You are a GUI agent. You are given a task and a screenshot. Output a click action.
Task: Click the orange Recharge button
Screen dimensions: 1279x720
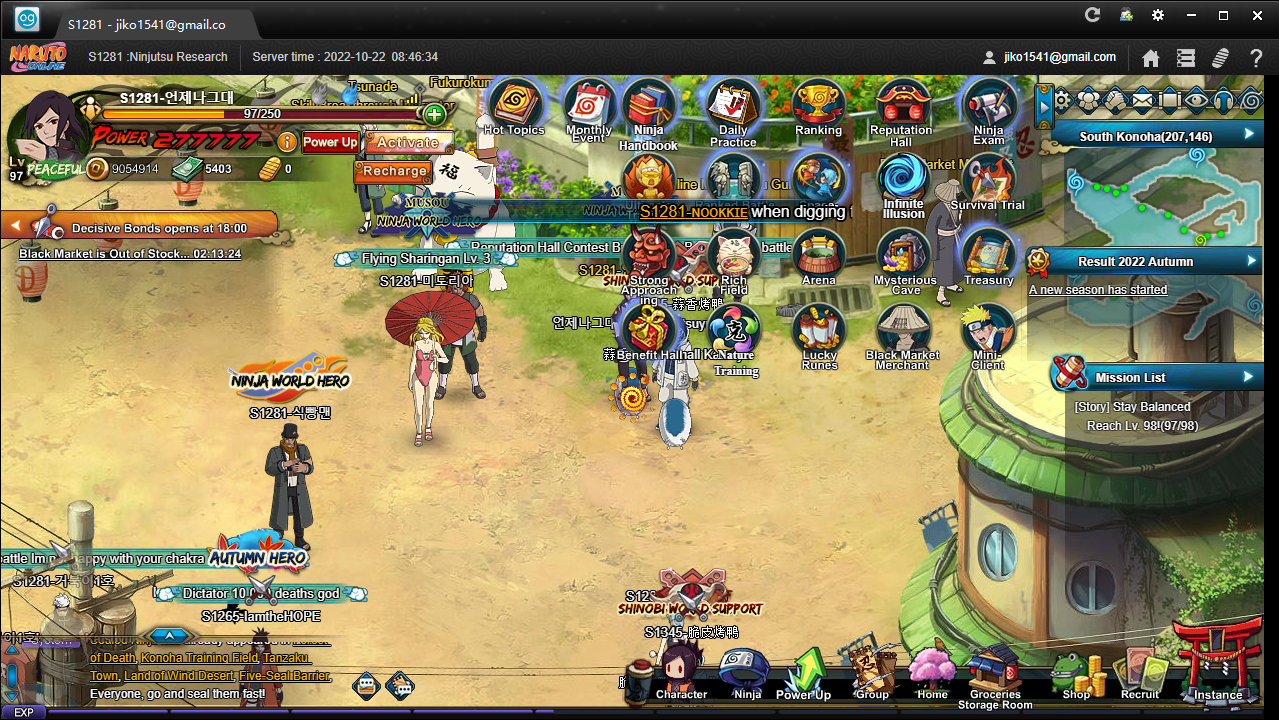(395, 171)
